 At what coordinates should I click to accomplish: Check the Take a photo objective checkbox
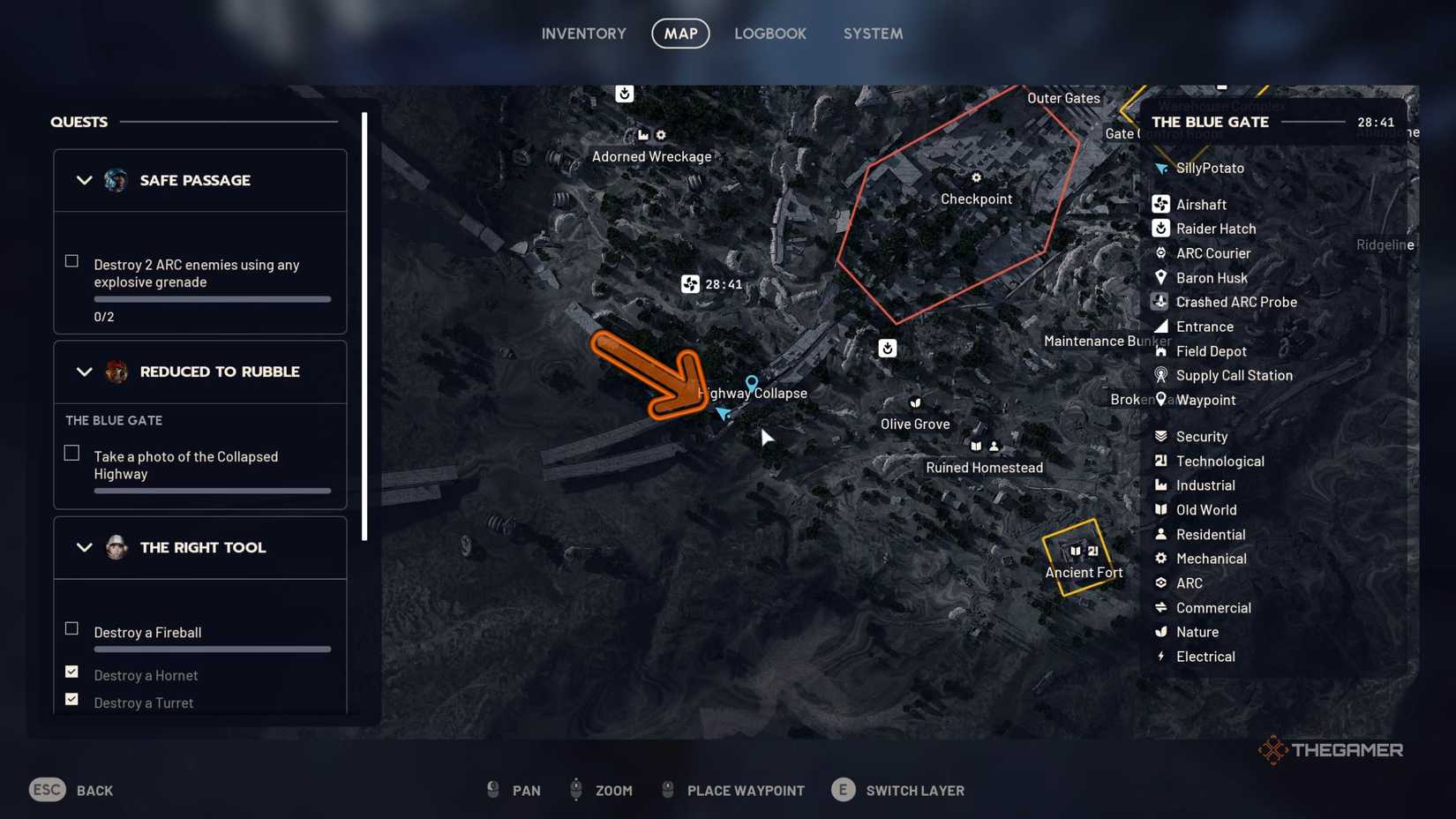click(71, 452)
